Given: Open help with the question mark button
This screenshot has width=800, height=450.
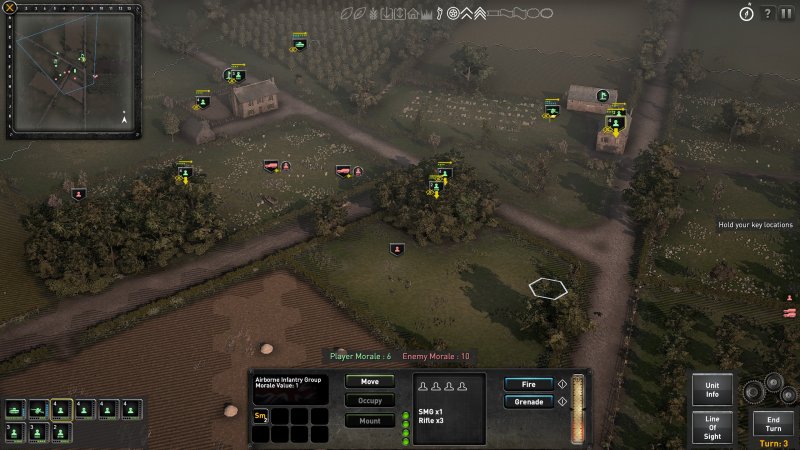Looking at the screenshot, I should (x=767, y=13).
